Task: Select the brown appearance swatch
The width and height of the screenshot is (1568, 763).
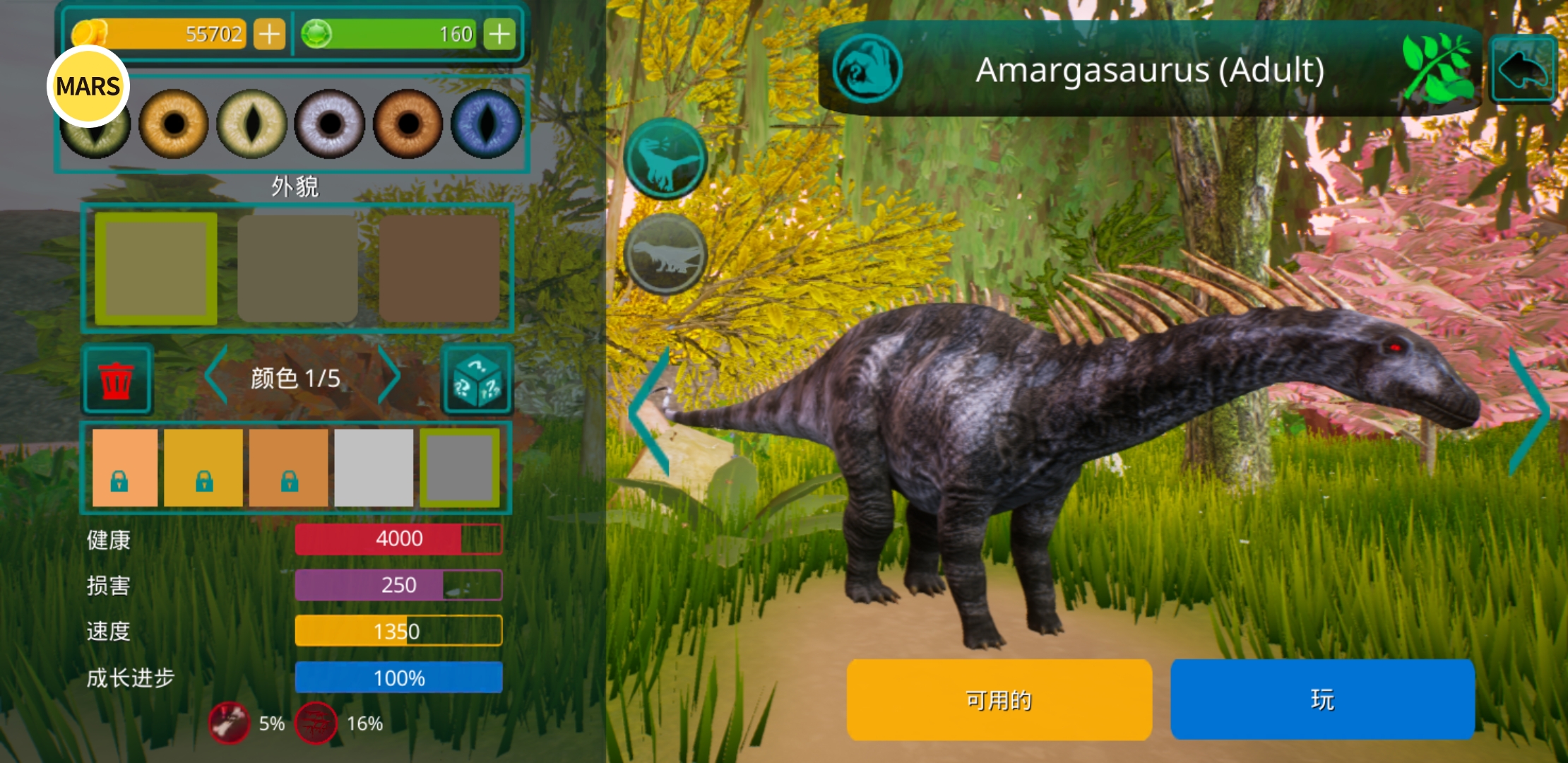Action: (x=439, y=268)
